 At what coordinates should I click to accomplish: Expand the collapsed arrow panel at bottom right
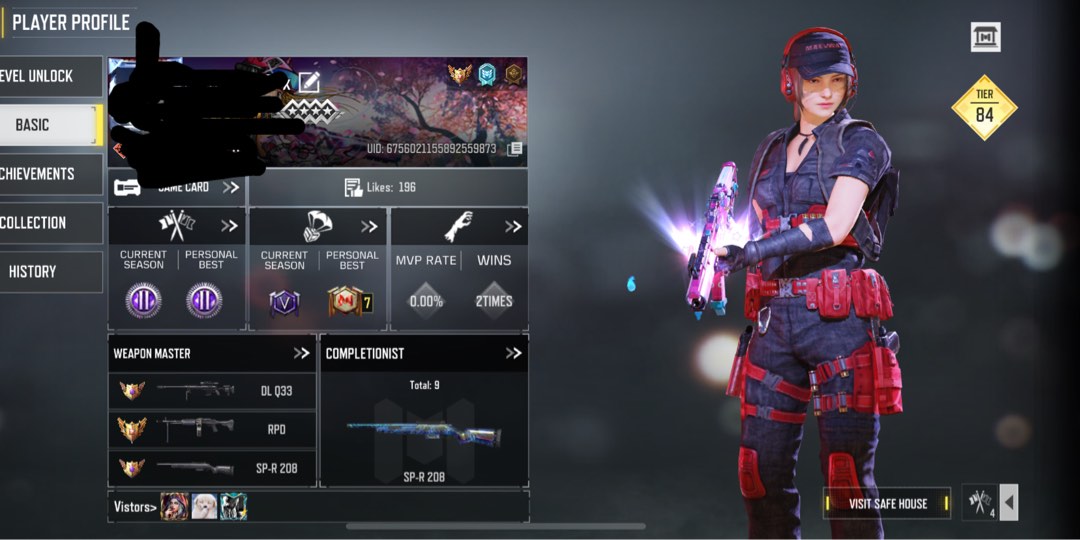point(1009,502)
